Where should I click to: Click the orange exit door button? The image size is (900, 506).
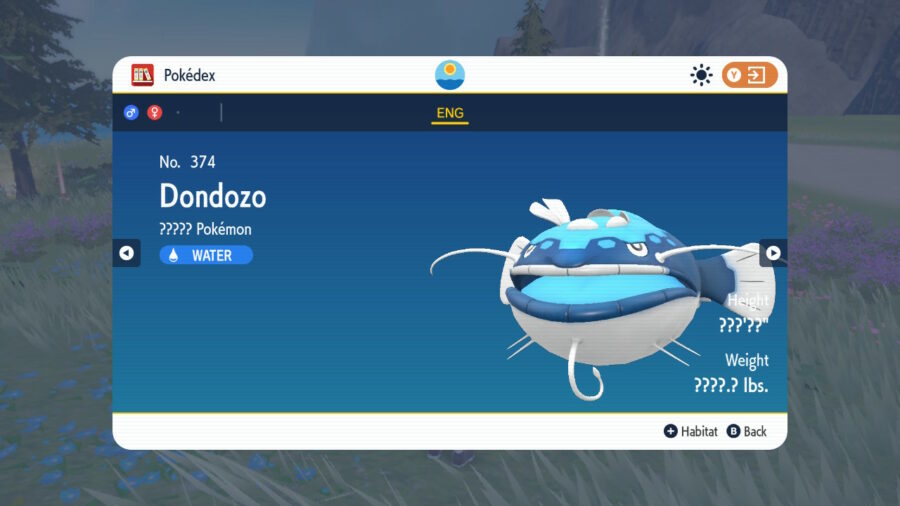(749, 75)
